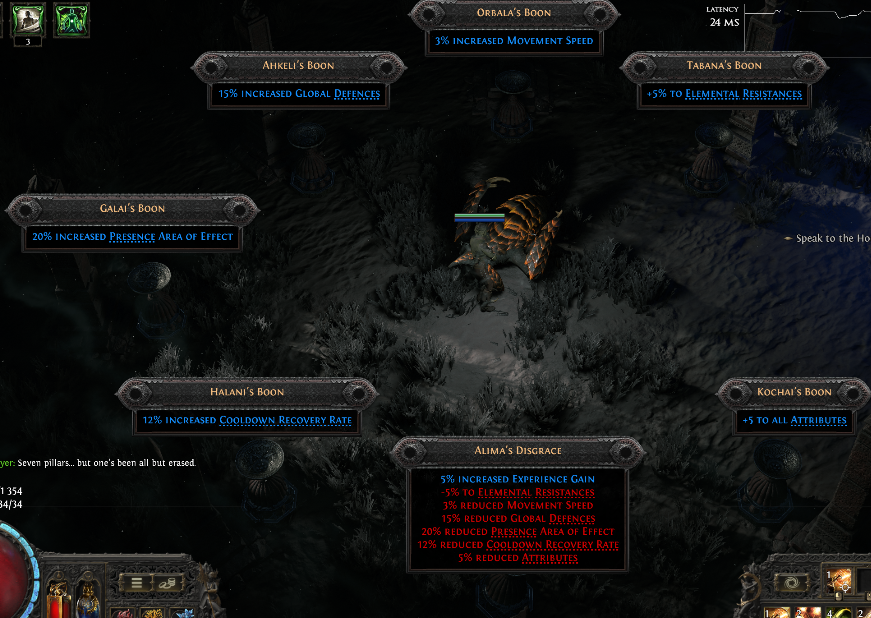Pick Kochai's Boon for all Attributes

[x=793, y=420]
